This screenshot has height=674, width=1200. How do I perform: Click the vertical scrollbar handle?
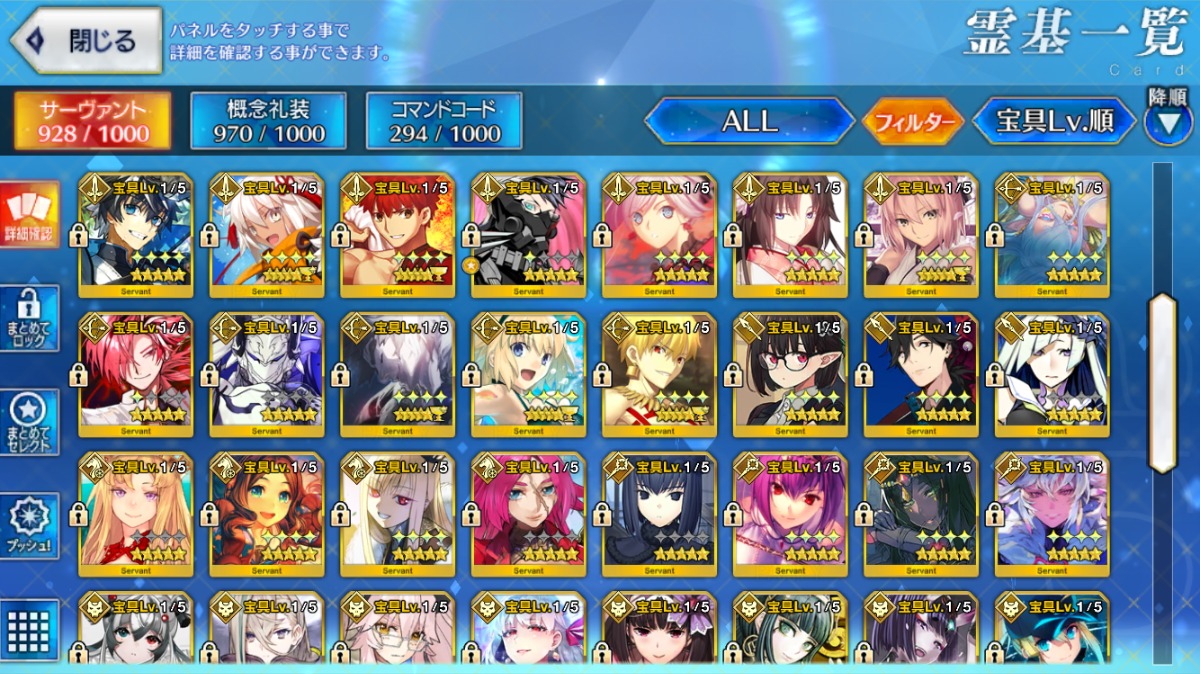point(1162,382)
